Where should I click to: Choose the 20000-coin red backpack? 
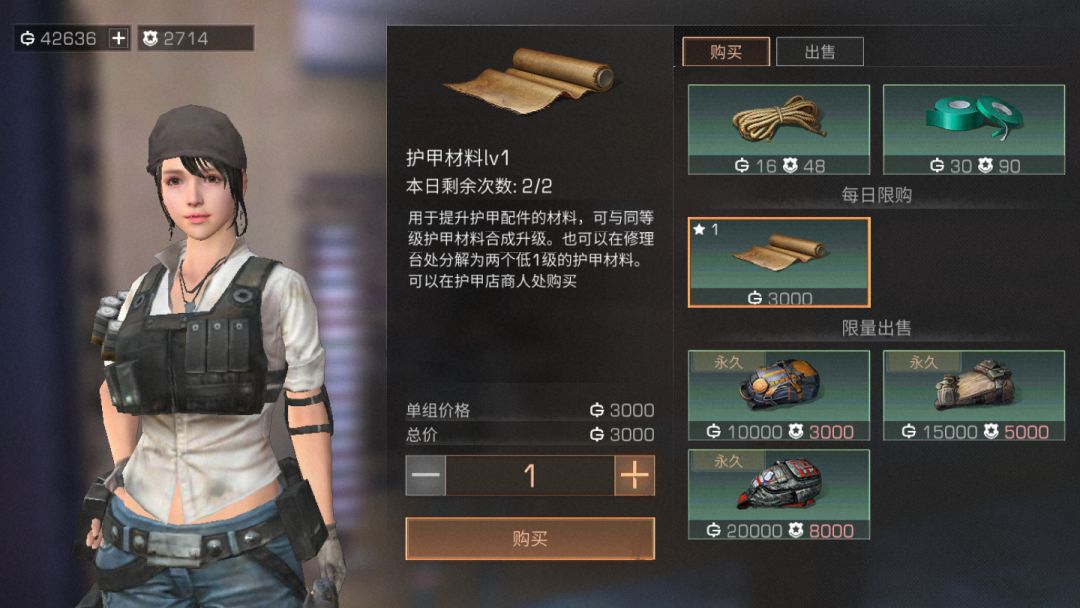click(x=778, y=494)
